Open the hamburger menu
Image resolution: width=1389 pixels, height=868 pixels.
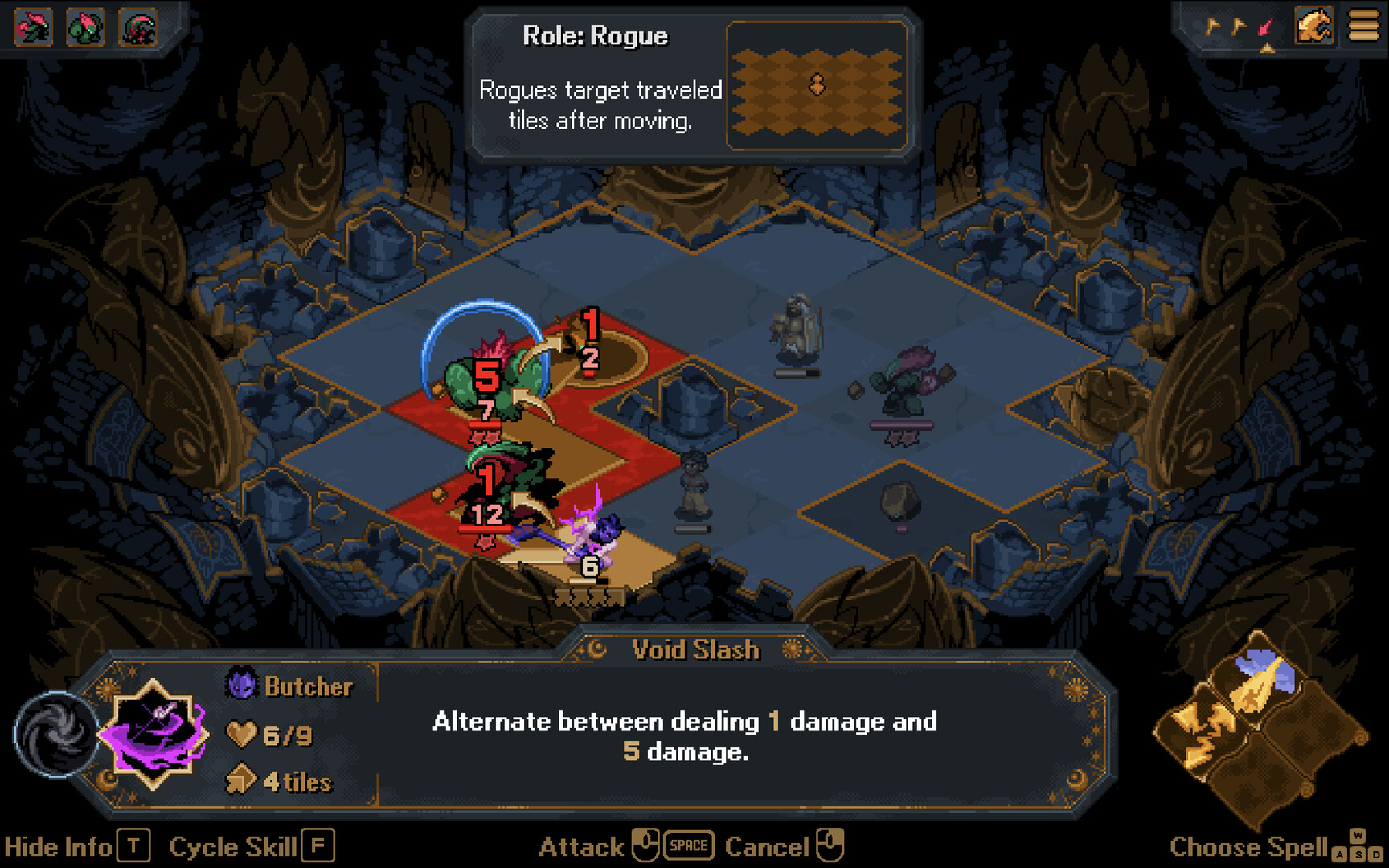tap(1363, 26)
